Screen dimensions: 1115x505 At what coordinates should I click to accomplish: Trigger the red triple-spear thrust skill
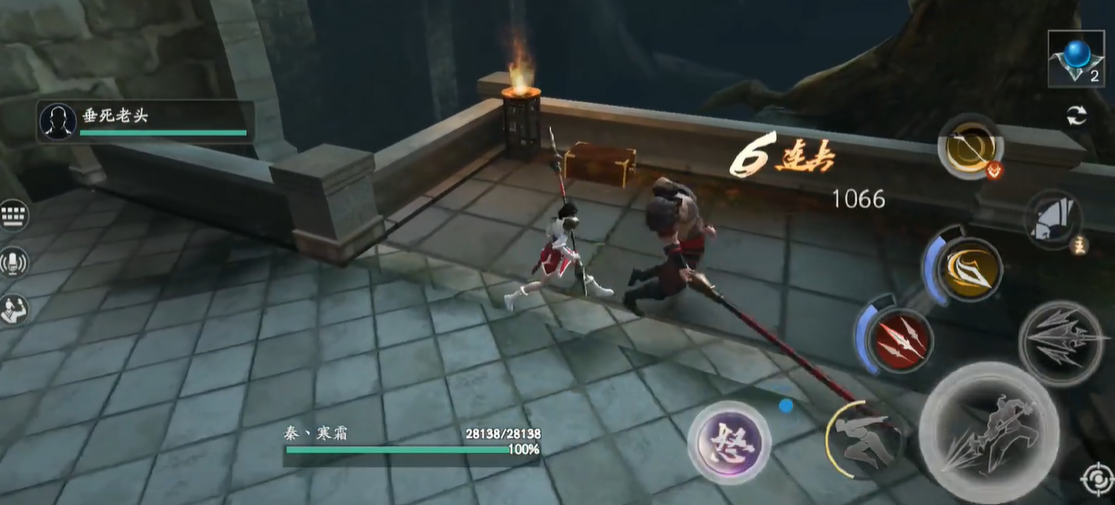pyautogui.click(x=898, y=340)
